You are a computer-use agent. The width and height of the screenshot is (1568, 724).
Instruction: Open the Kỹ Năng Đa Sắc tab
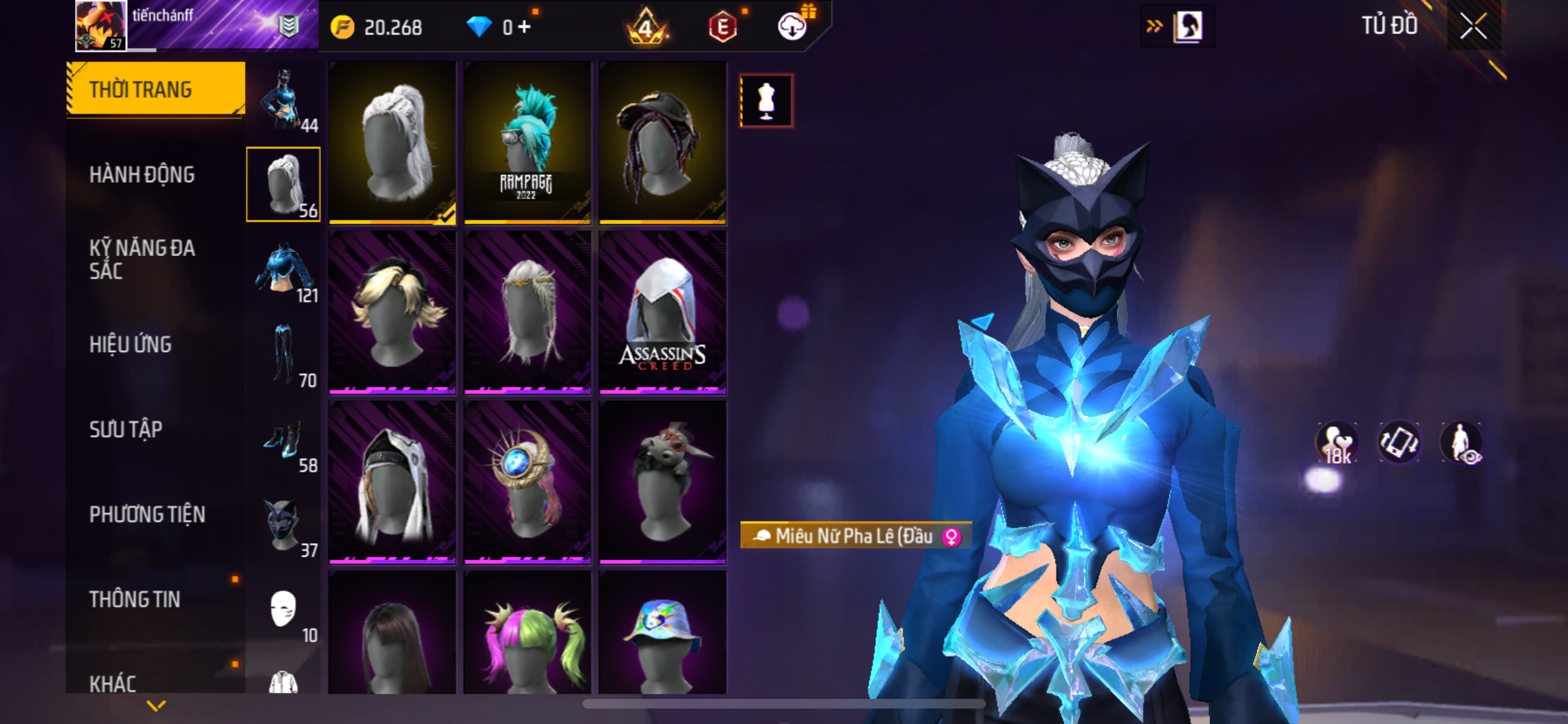pyautogui.click(x=142, y=259)
